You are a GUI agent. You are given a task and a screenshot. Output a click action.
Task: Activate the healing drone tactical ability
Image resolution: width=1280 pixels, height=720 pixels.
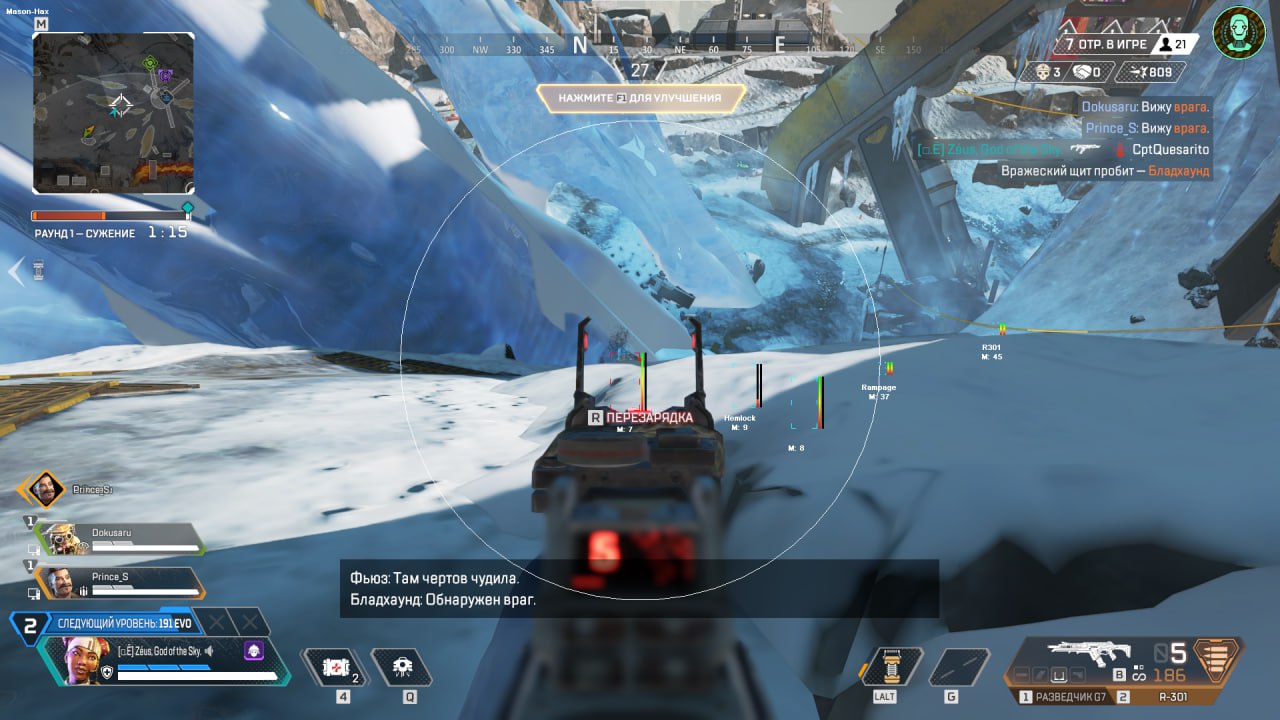coord(401,667)
